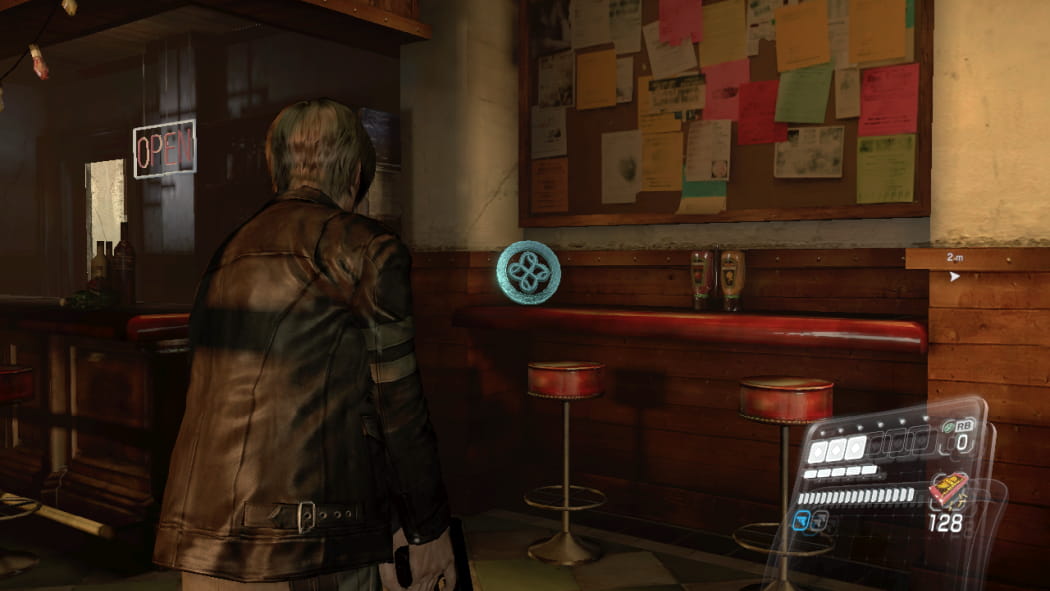Select the blue highlighted handgun weapon icon
This screenshot has height=591, width=1050.
point(802,520)
